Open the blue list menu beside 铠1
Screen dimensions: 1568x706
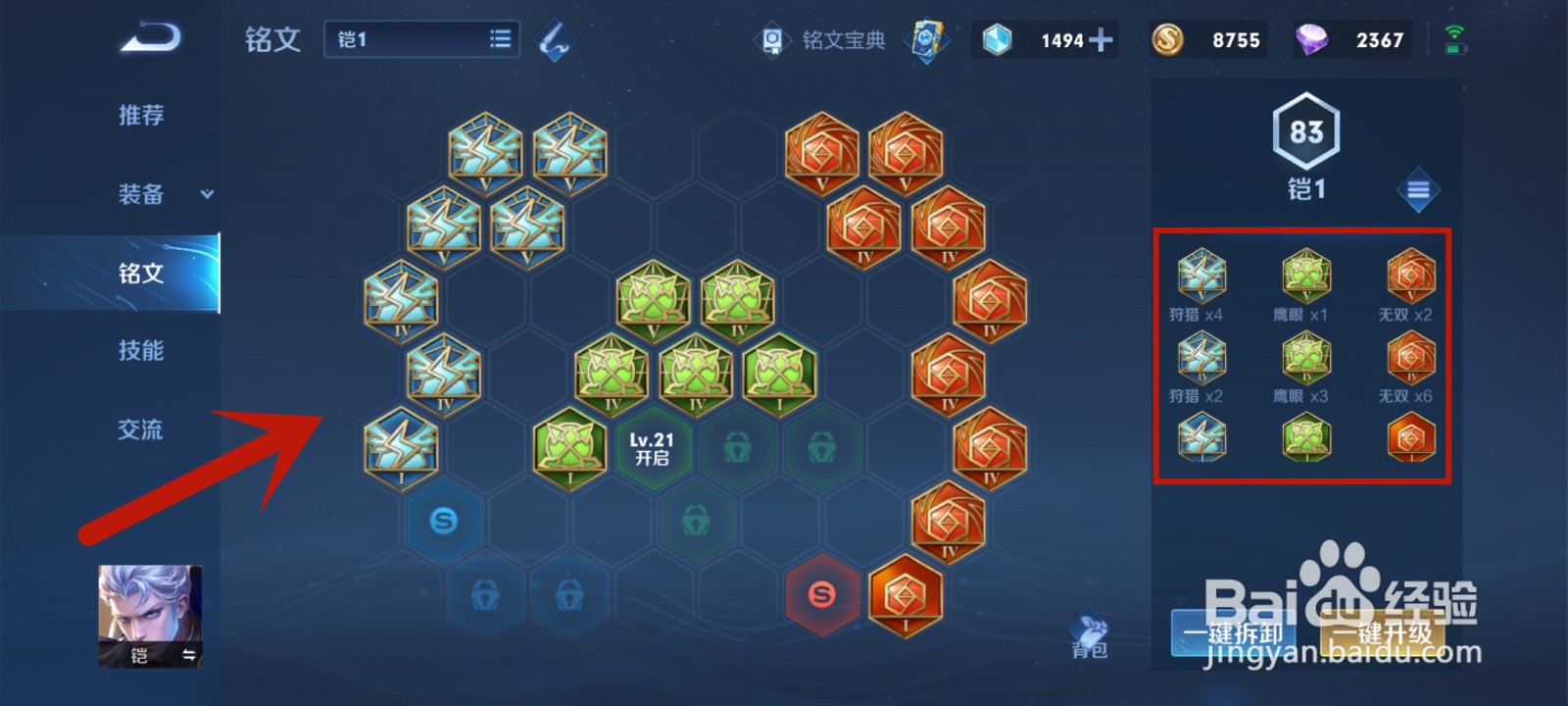[x=1417, y=190]
